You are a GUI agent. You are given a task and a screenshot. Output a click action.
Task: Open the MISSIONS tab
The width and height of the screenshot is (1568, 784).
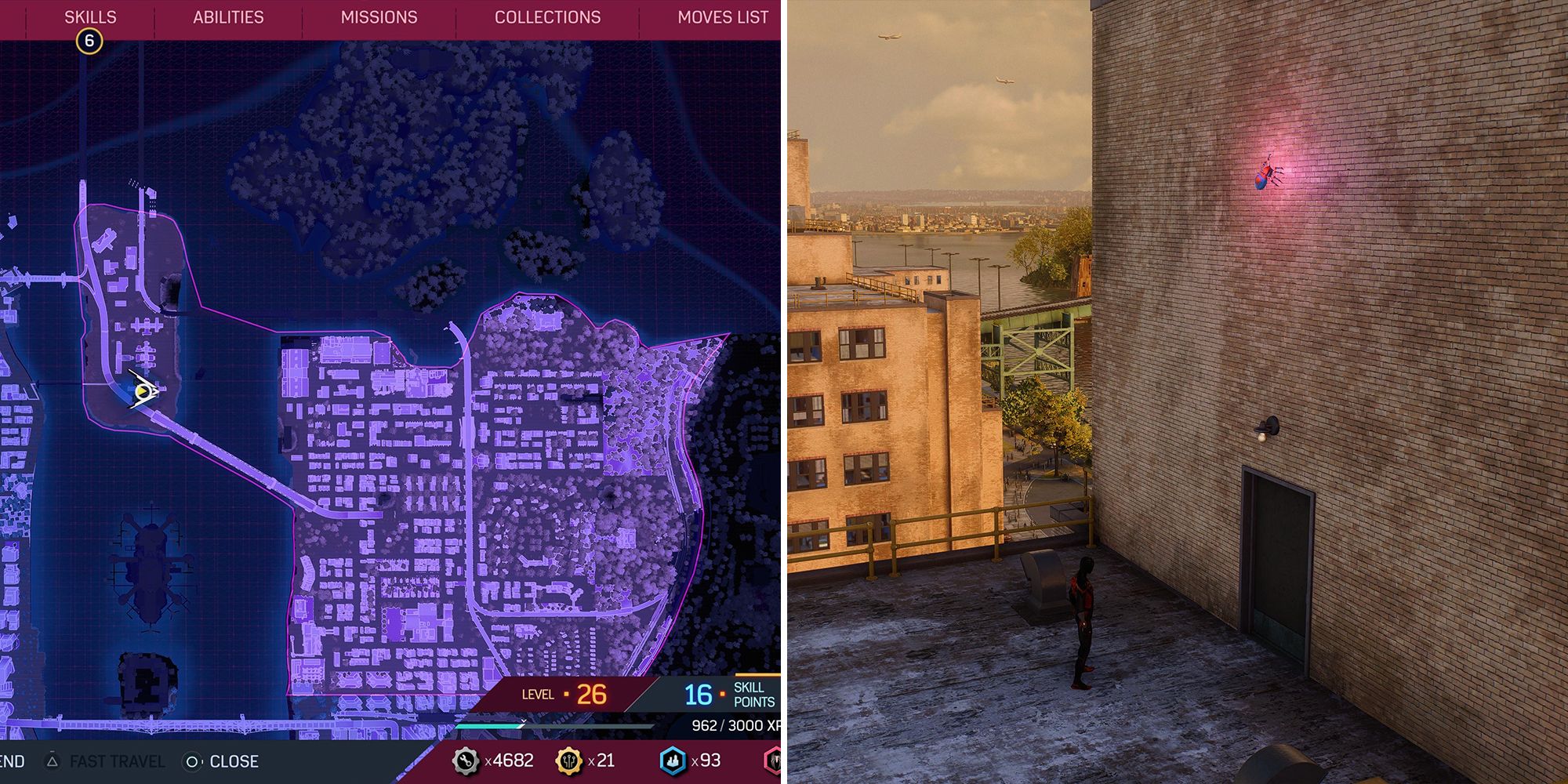(379, 16)
